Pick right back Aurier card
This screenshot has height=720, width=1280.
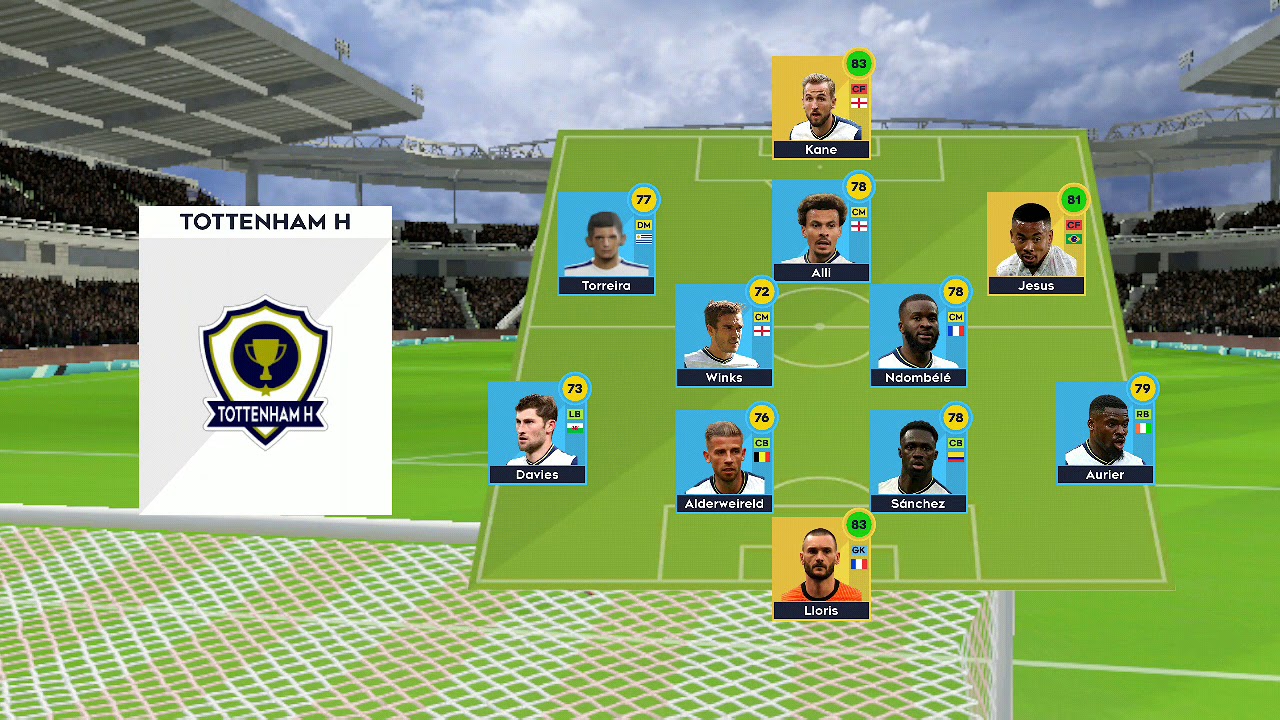[x=1105, y=433]
